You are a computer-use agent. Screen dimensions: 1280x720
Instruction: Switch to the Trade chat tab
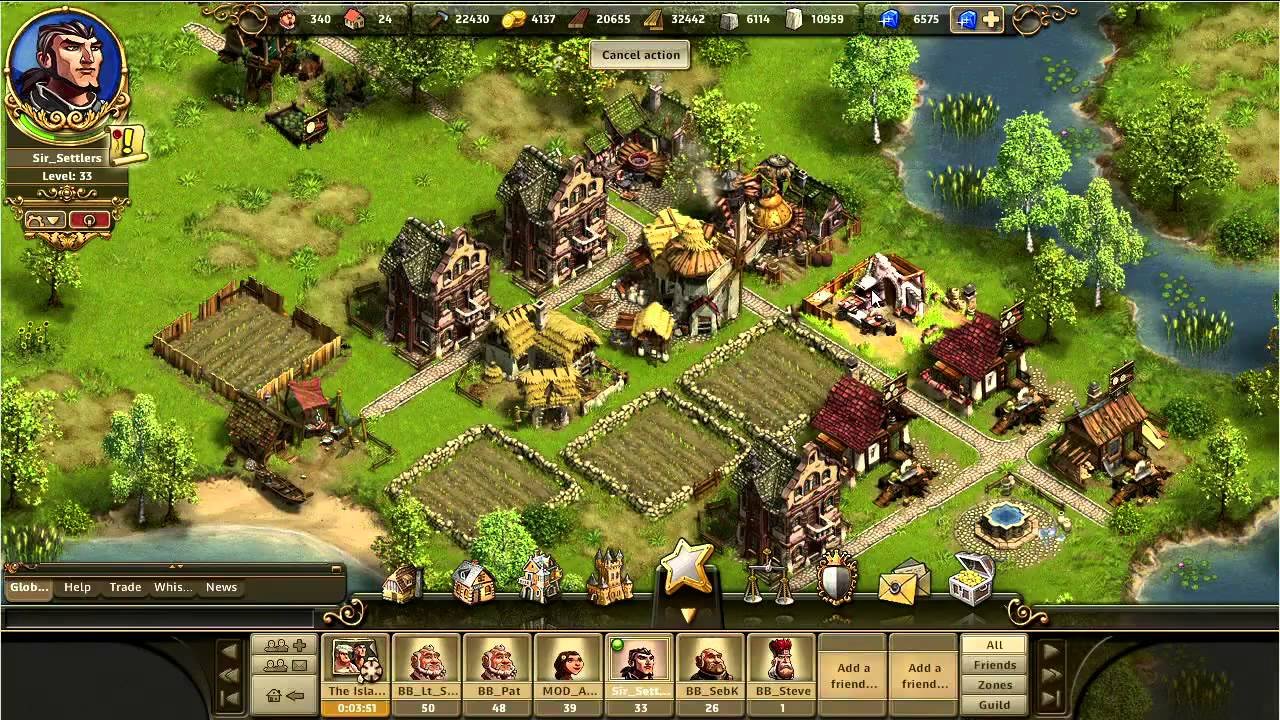(125, 587)
